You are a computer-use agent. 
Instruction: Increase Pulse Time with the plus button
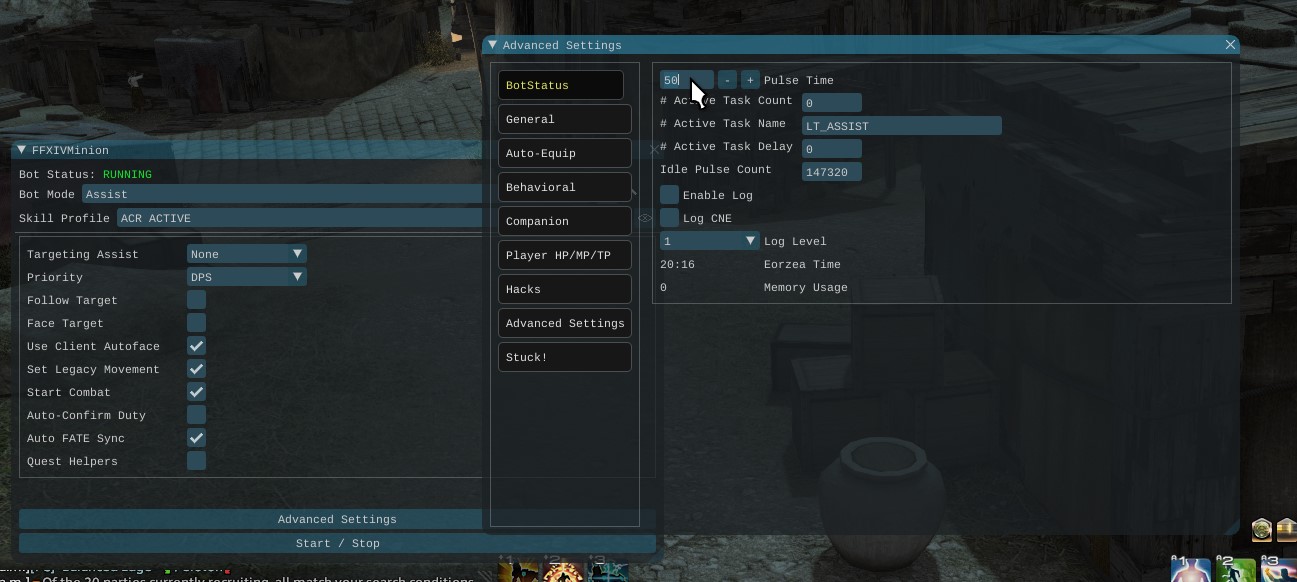[750, 80]
